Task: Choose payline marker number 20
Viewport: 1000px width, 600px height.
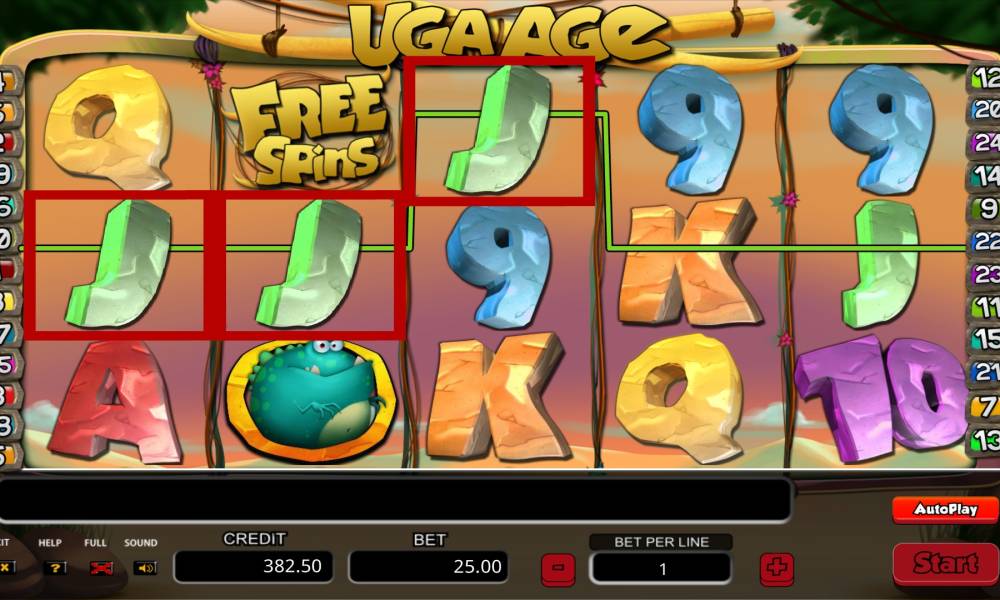Action: (984, 110)
